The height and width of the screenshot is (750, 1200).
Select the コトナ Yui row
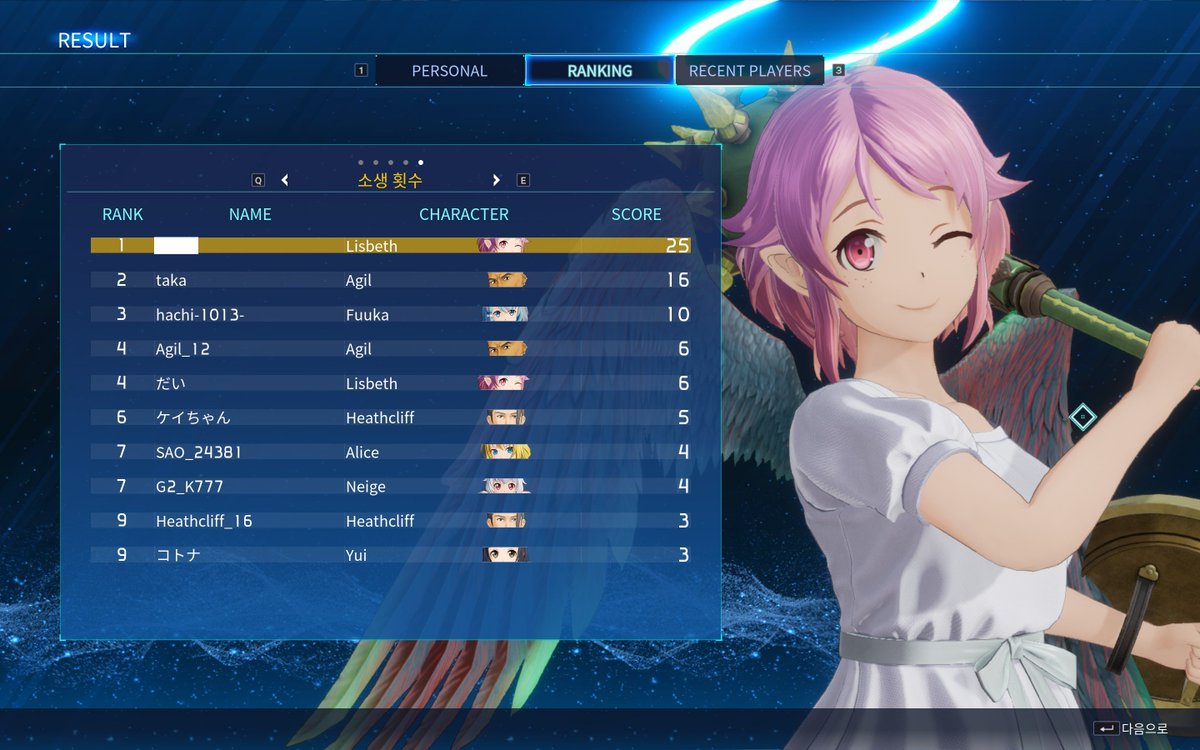[x=390, y=555]
